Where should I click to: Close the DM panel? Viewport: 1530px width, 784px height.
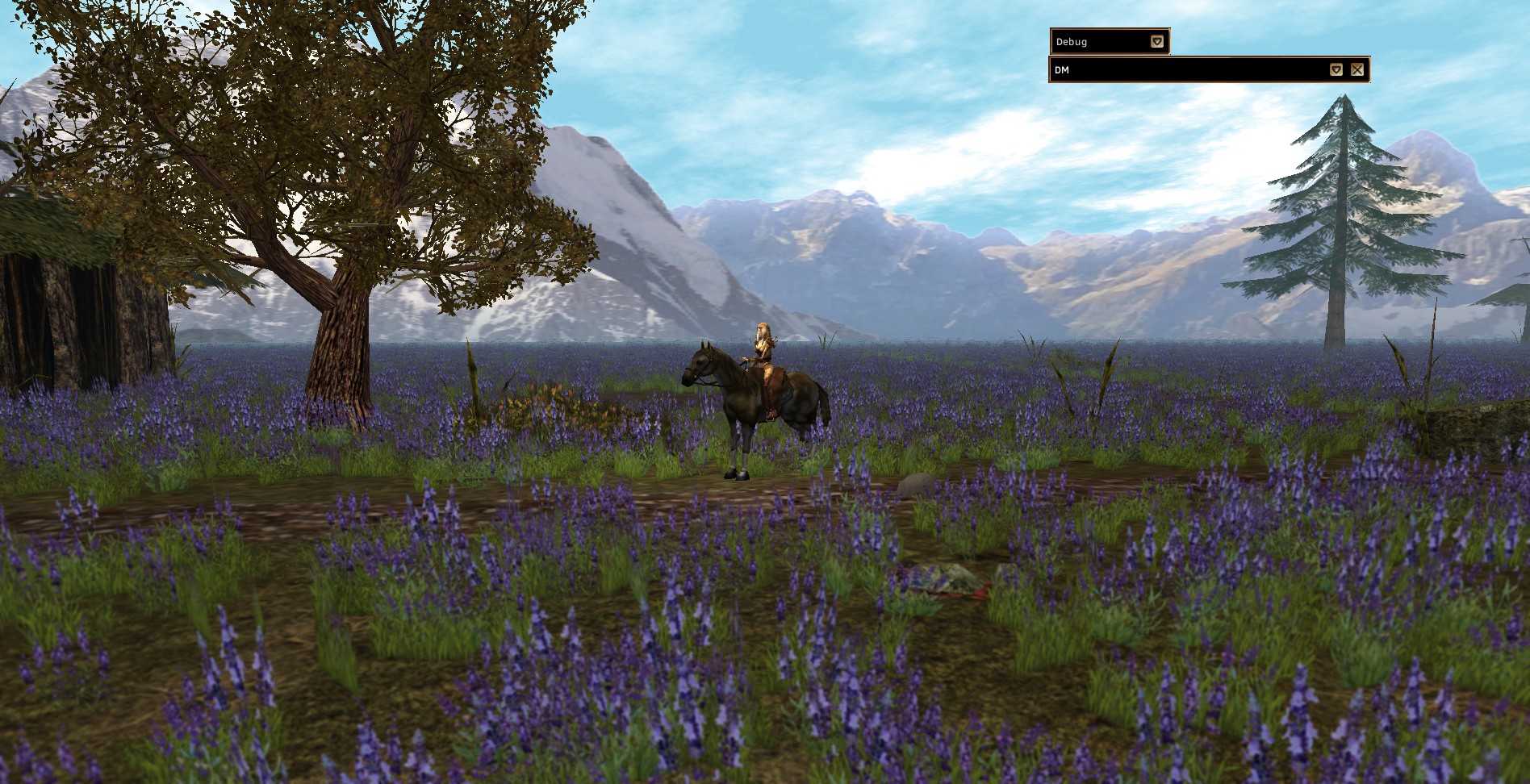pos(1357,70)
